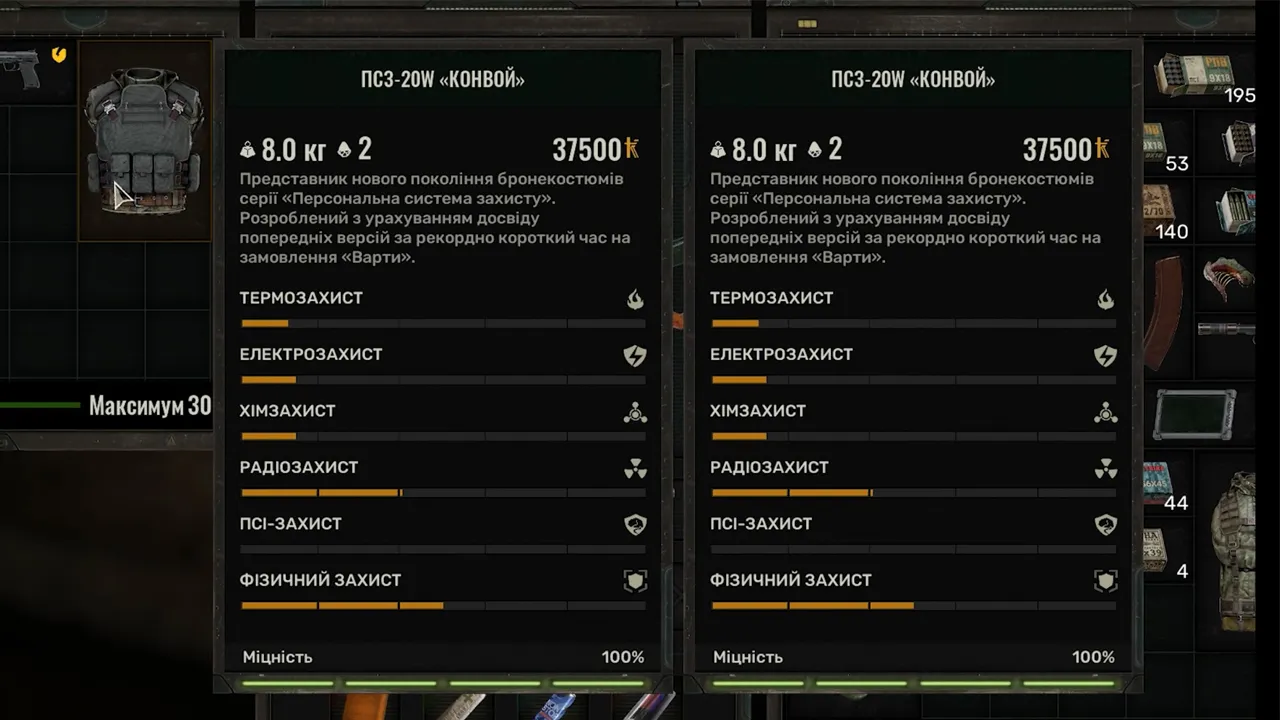Screen dimensions: 1280x720
Task: Pick the ammo stack showing 53 rounds
Action: coord(1157,143)
